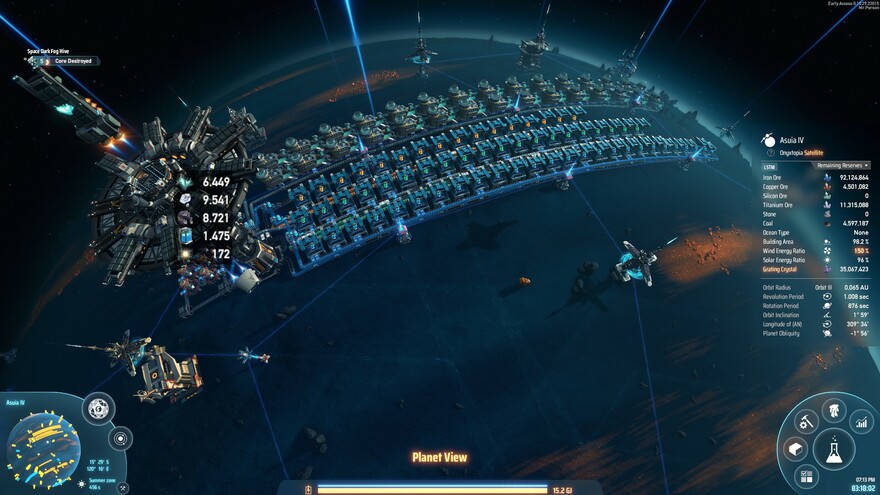Open the pickaxe and gear replicator
880x495 pixels.
pyautogui.click(x=803, y=422)
